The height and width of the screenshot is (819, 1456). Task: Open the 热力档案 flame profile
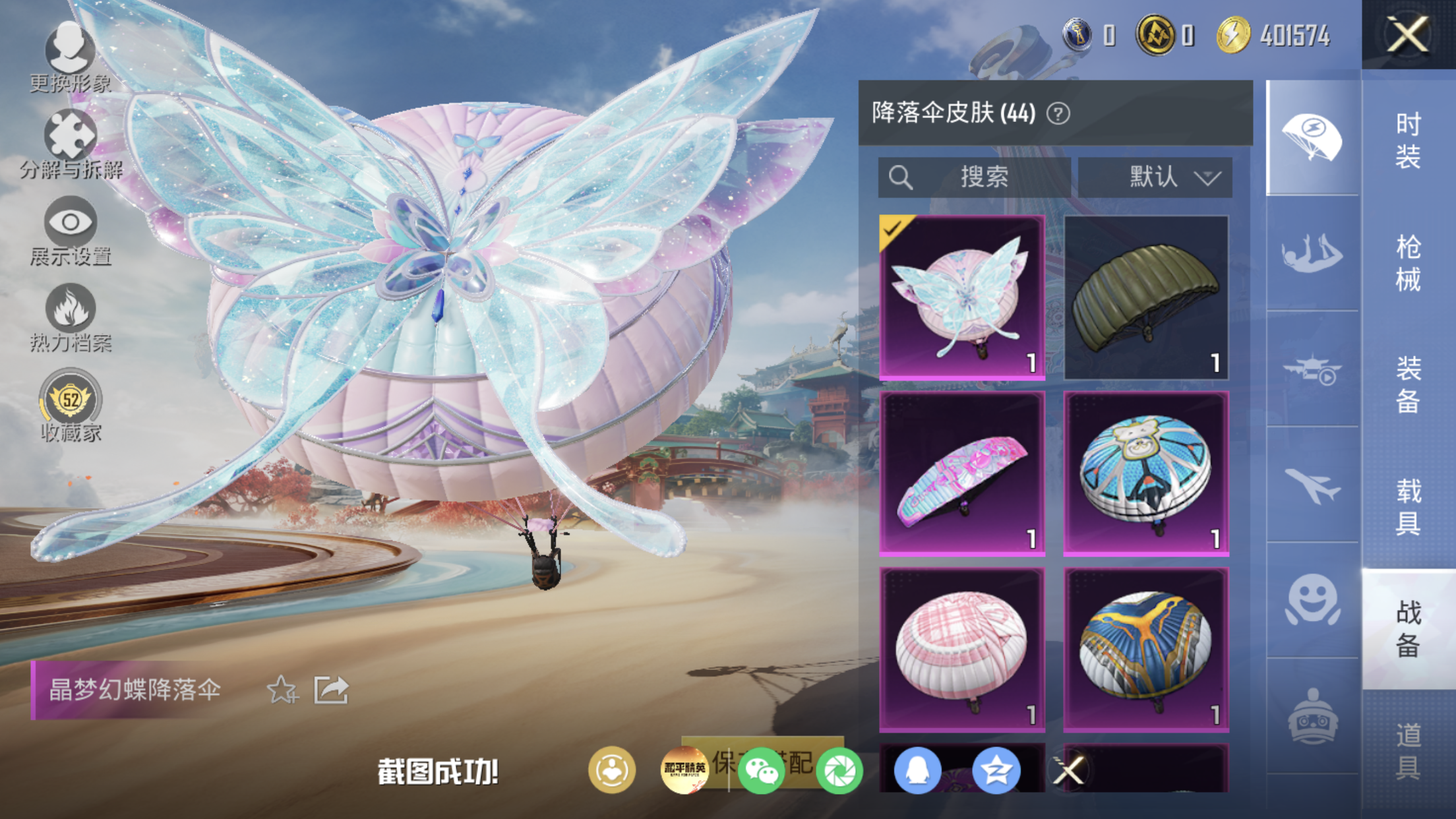pyautogui.click(x=71, y=318)
